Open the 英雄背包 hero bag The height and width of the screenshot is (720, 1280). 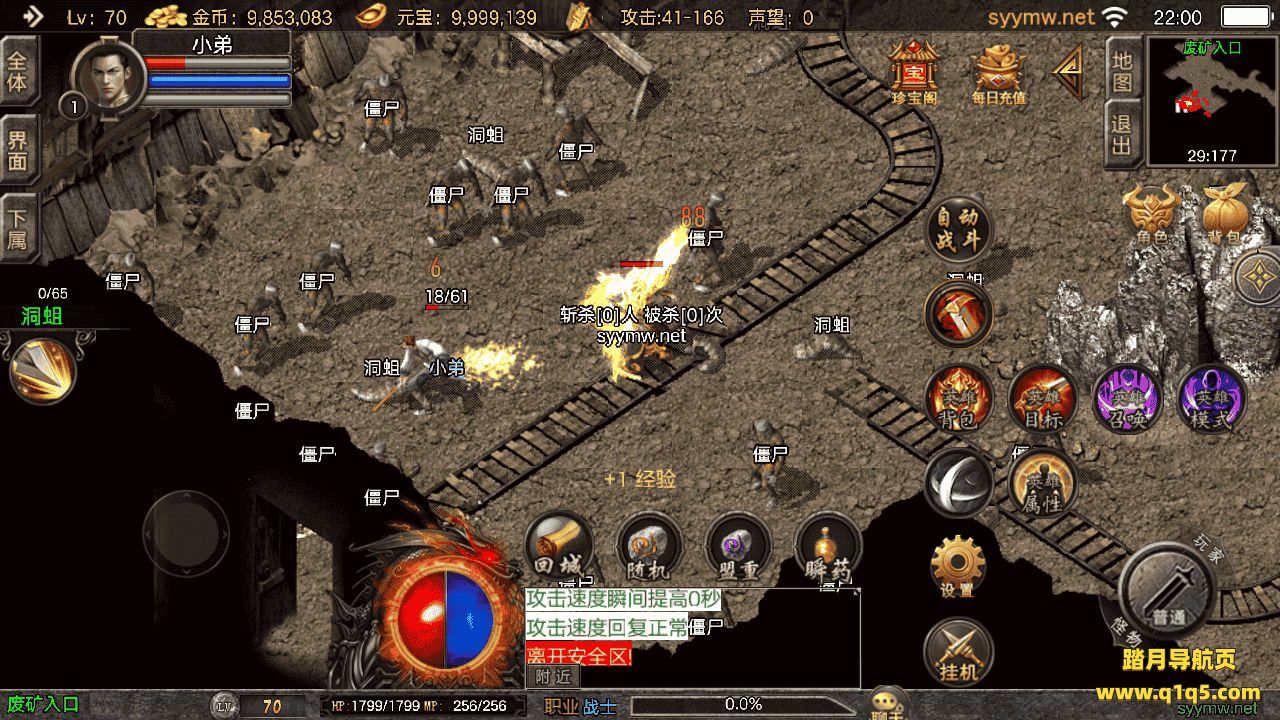pyautogui.click(x=958, y=398)
